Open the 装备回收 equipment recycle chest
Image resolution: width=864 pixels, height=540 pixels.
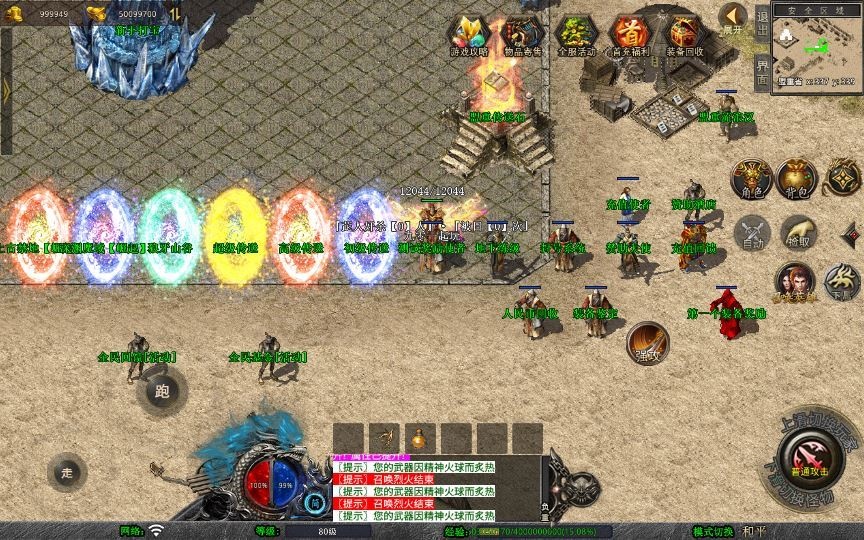[684, 35]
